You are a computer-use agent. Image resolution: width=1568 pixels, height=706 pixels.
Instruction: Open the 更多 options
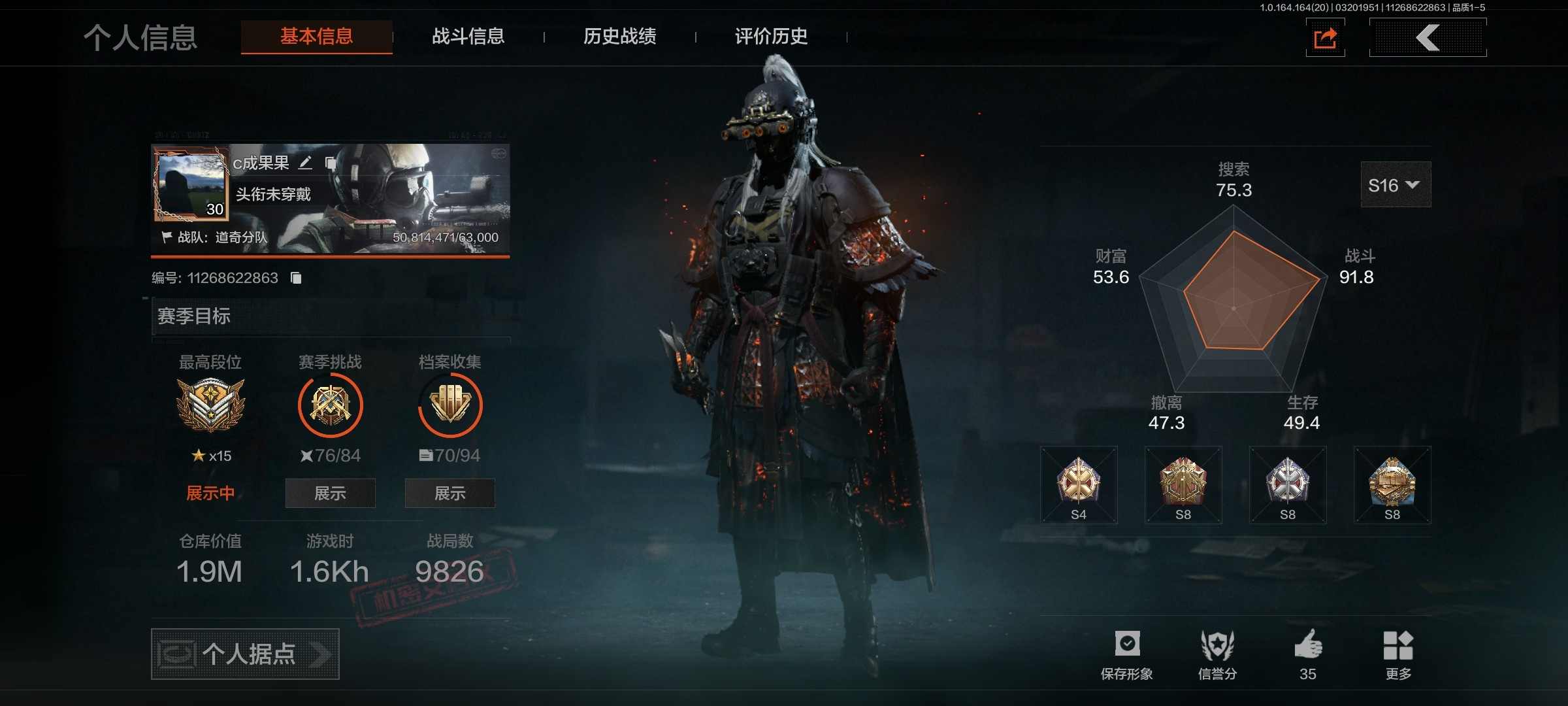[1398, 654]
